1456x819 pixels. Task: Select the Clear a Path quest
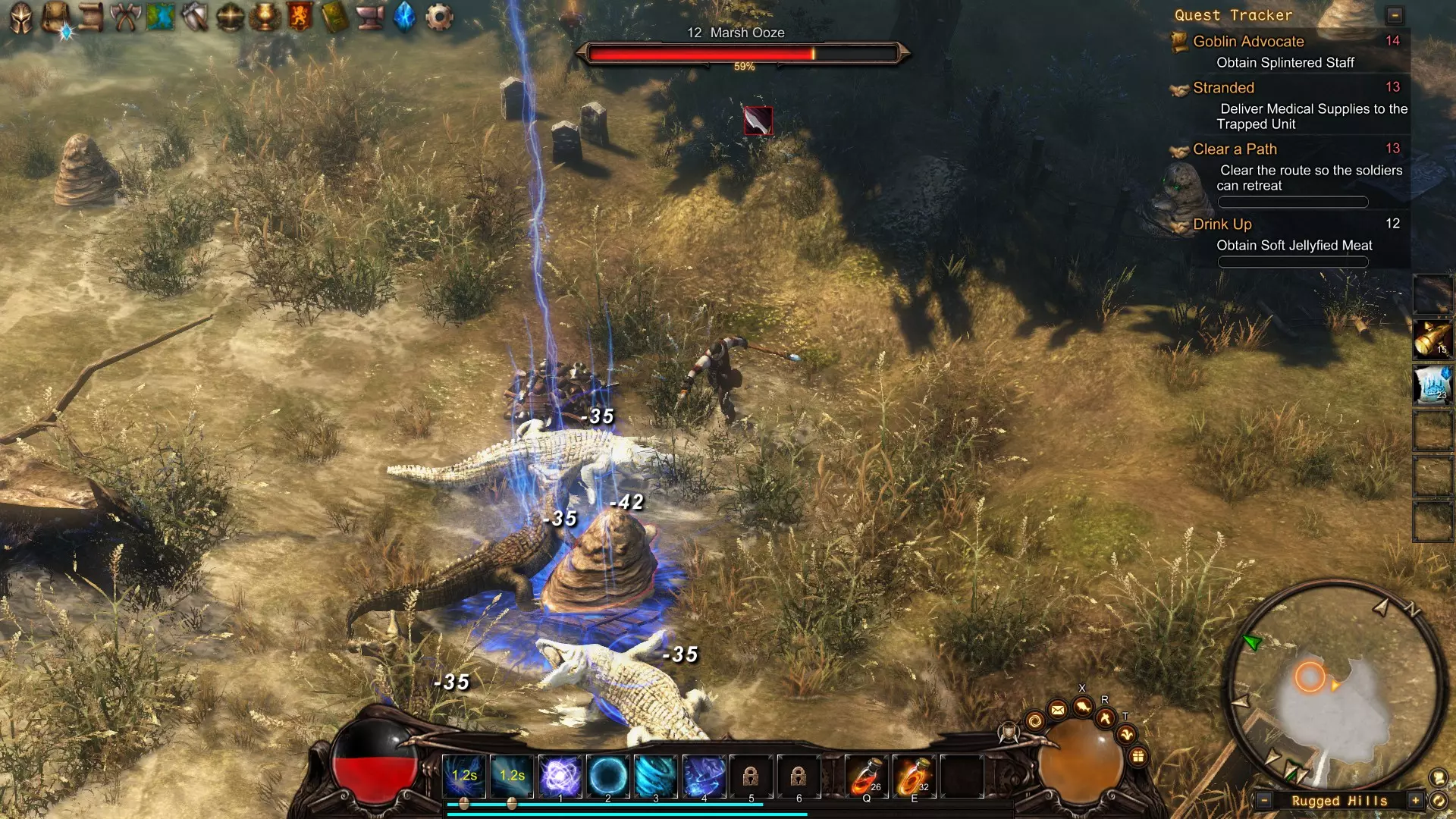click(1235, 149)
